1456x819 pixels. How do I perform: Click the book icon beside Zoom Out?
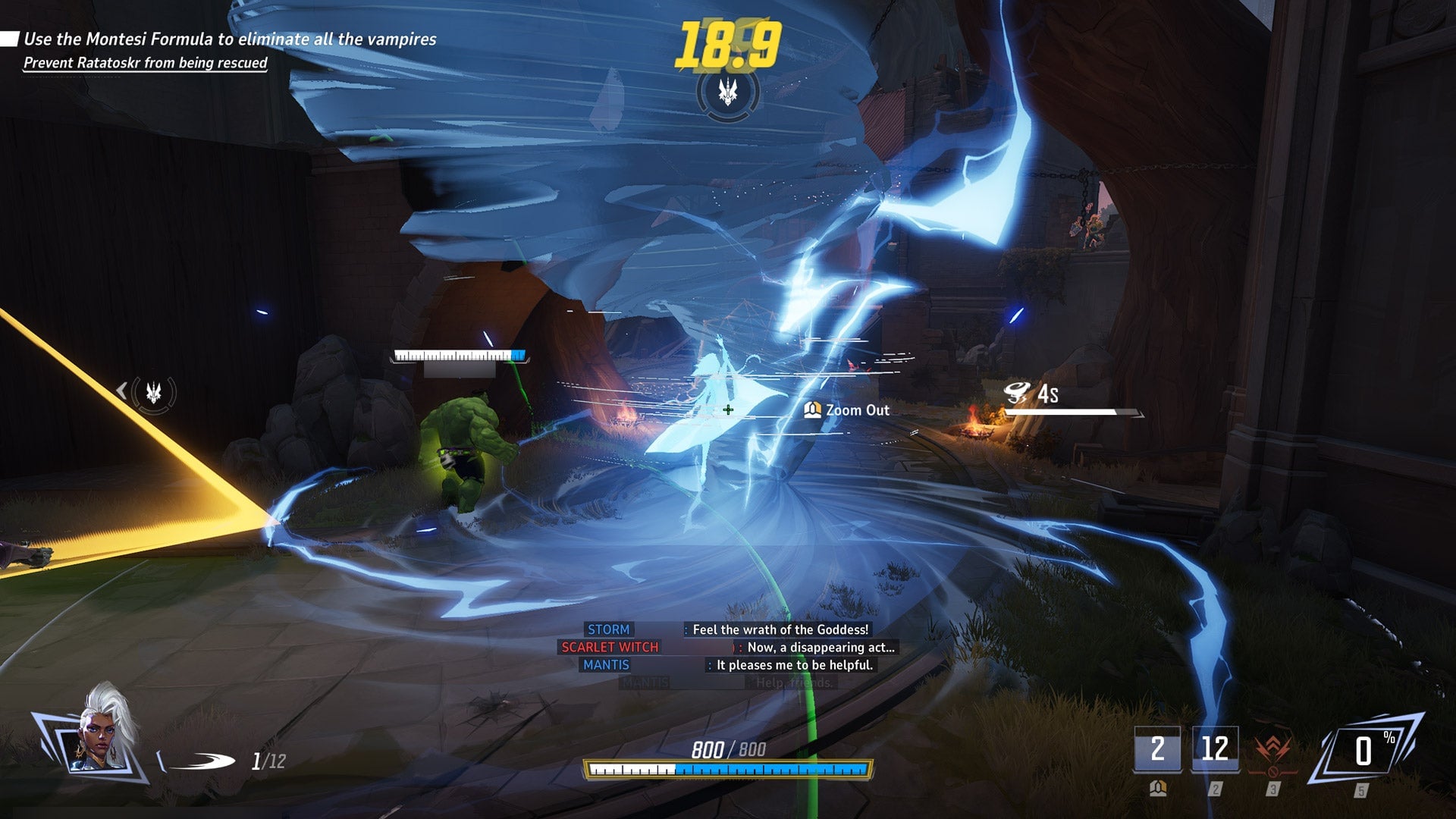click(813, 410)
